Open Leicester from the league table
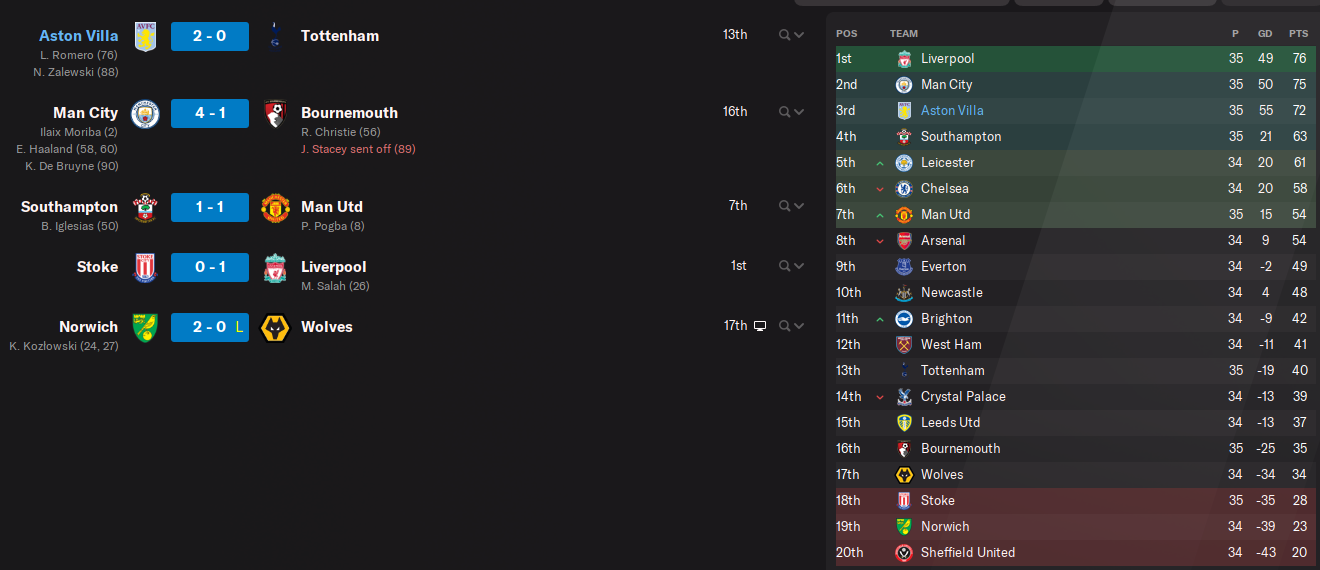The image size is (1320, 570). pos(947,163)
